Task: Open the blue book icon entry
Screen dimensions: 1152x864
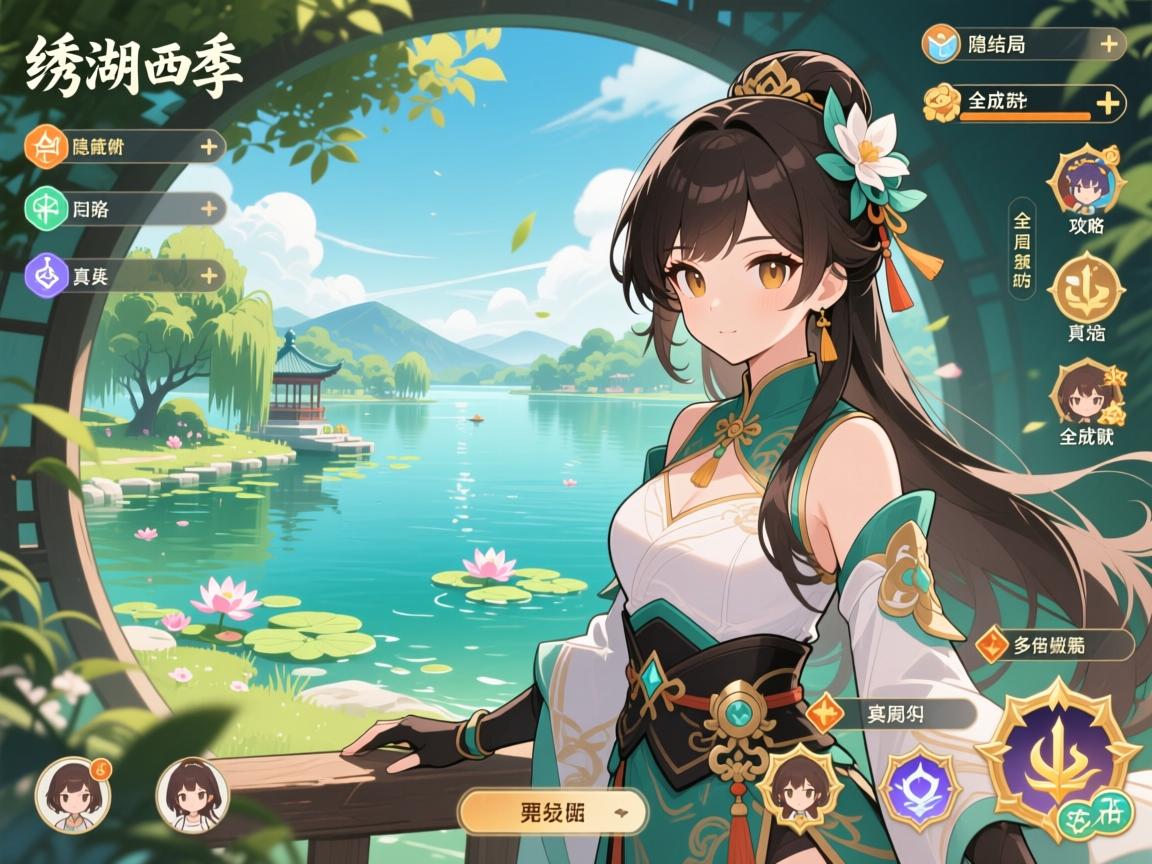Action: 1023,44
